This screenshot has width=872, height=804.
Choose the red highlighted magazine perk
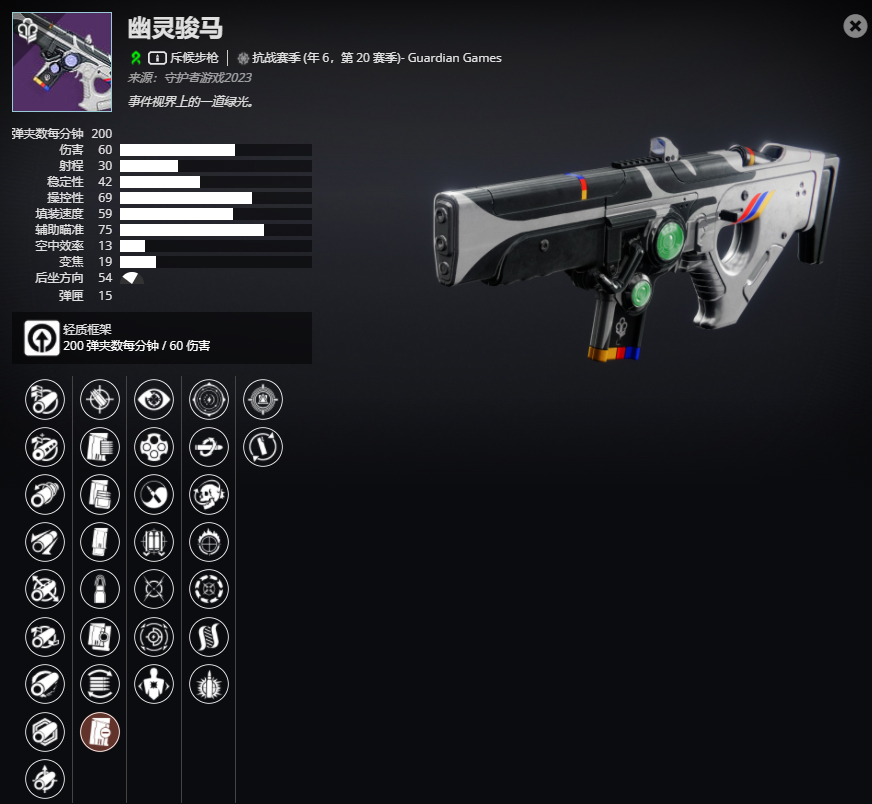point(100,732)
